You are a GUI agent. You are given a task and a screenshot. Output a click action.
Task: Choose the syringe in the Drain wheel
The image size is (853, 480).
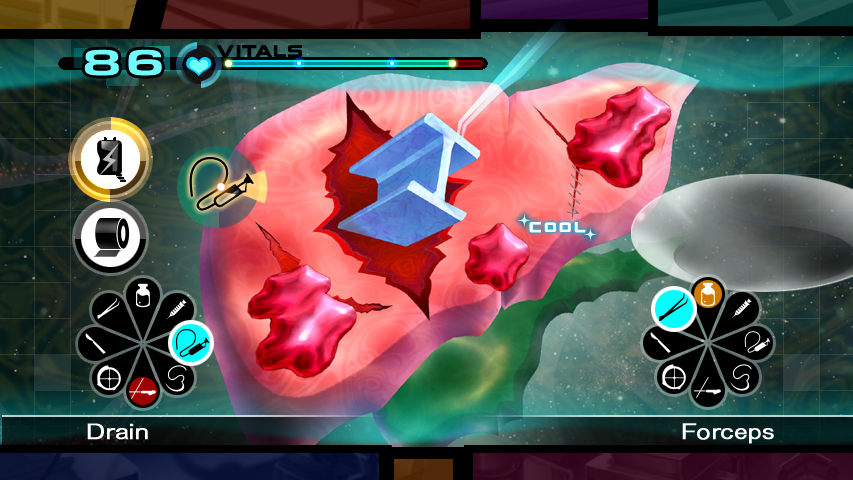[177, 309]
